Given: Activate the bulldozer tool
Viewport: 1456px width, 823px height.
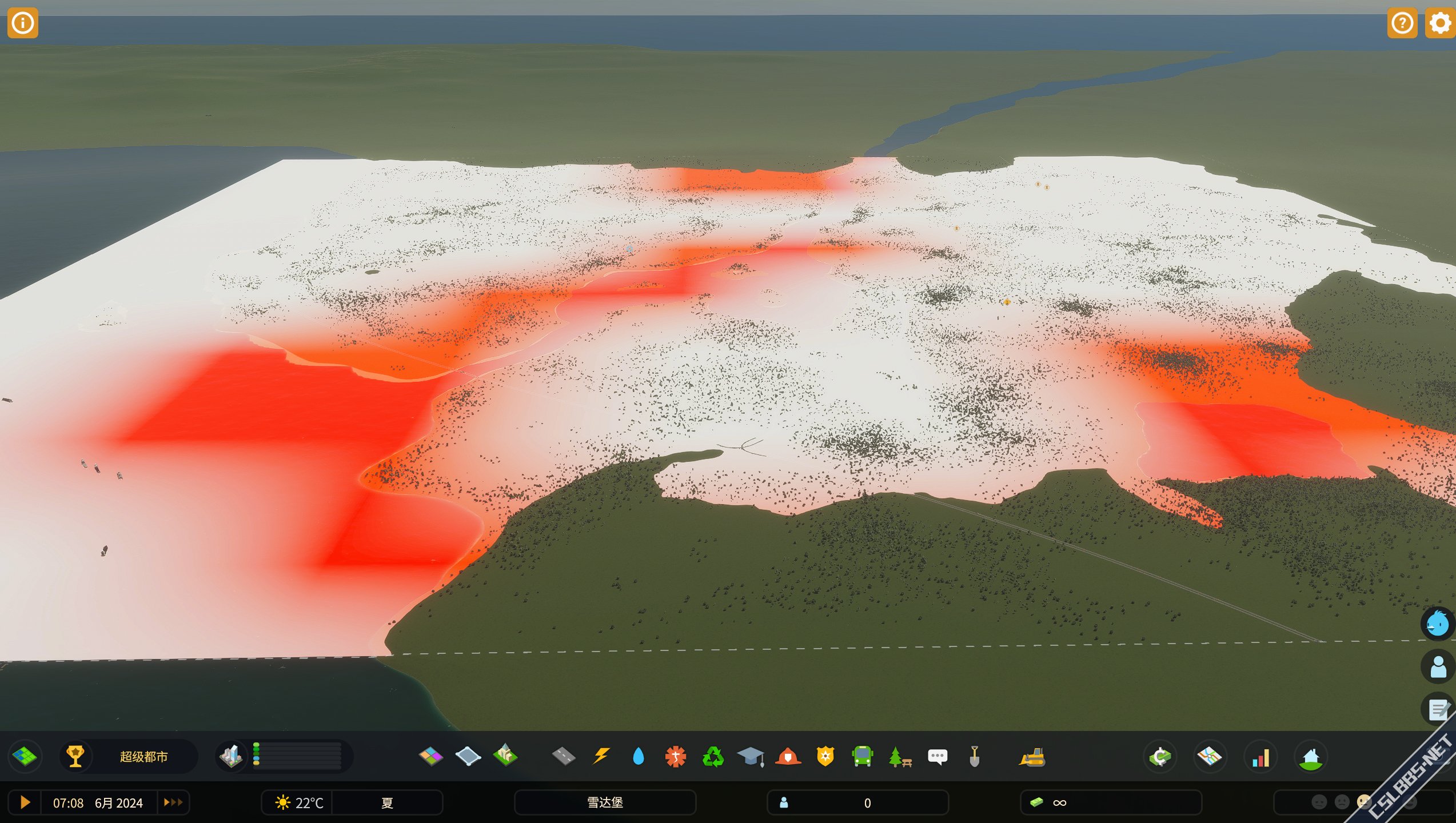Looking at the screenshot, I should point(1032,757).
